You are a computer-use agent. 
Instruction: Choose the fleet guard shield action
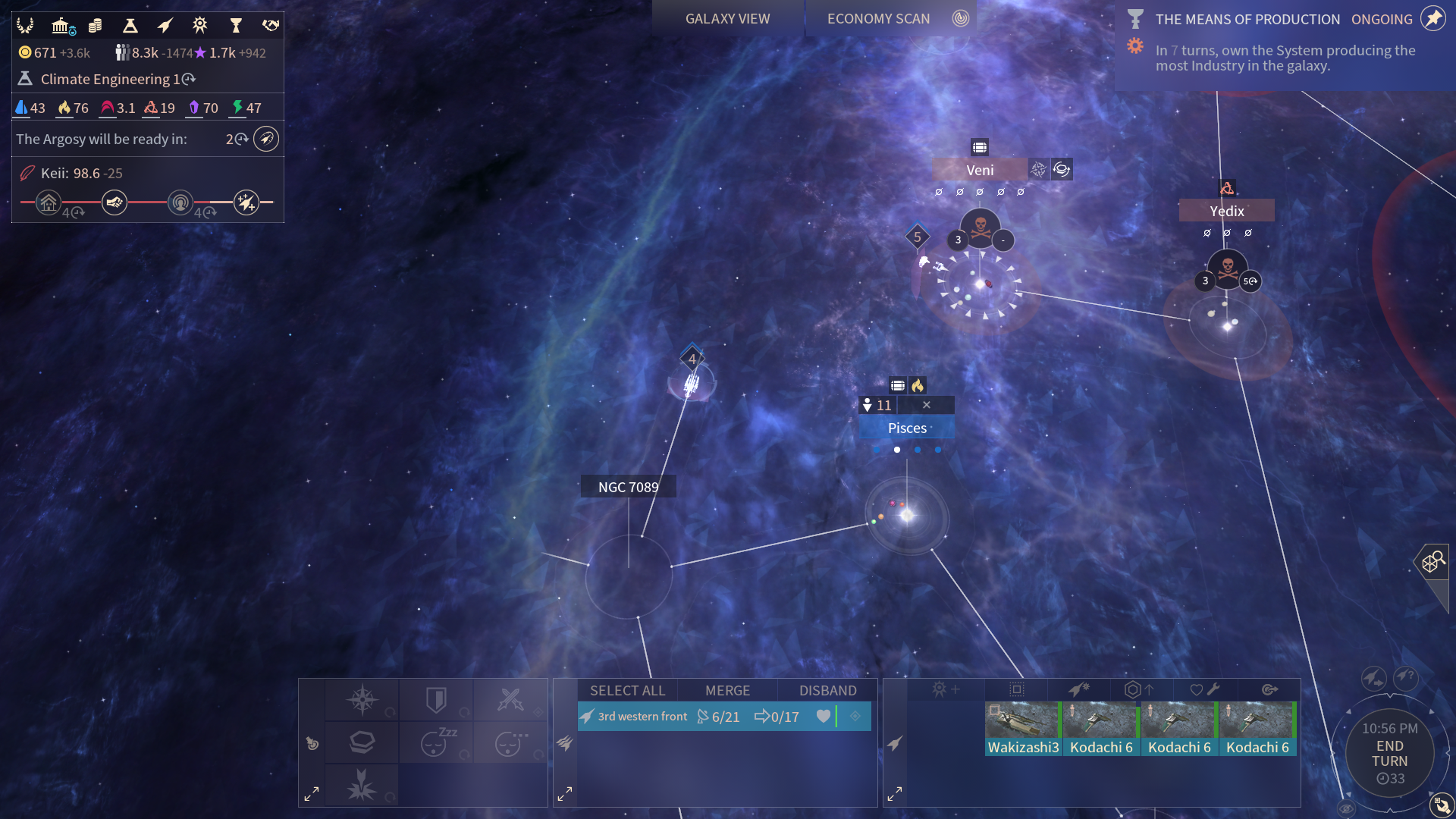pyautogui.click(x=436, y=700)
